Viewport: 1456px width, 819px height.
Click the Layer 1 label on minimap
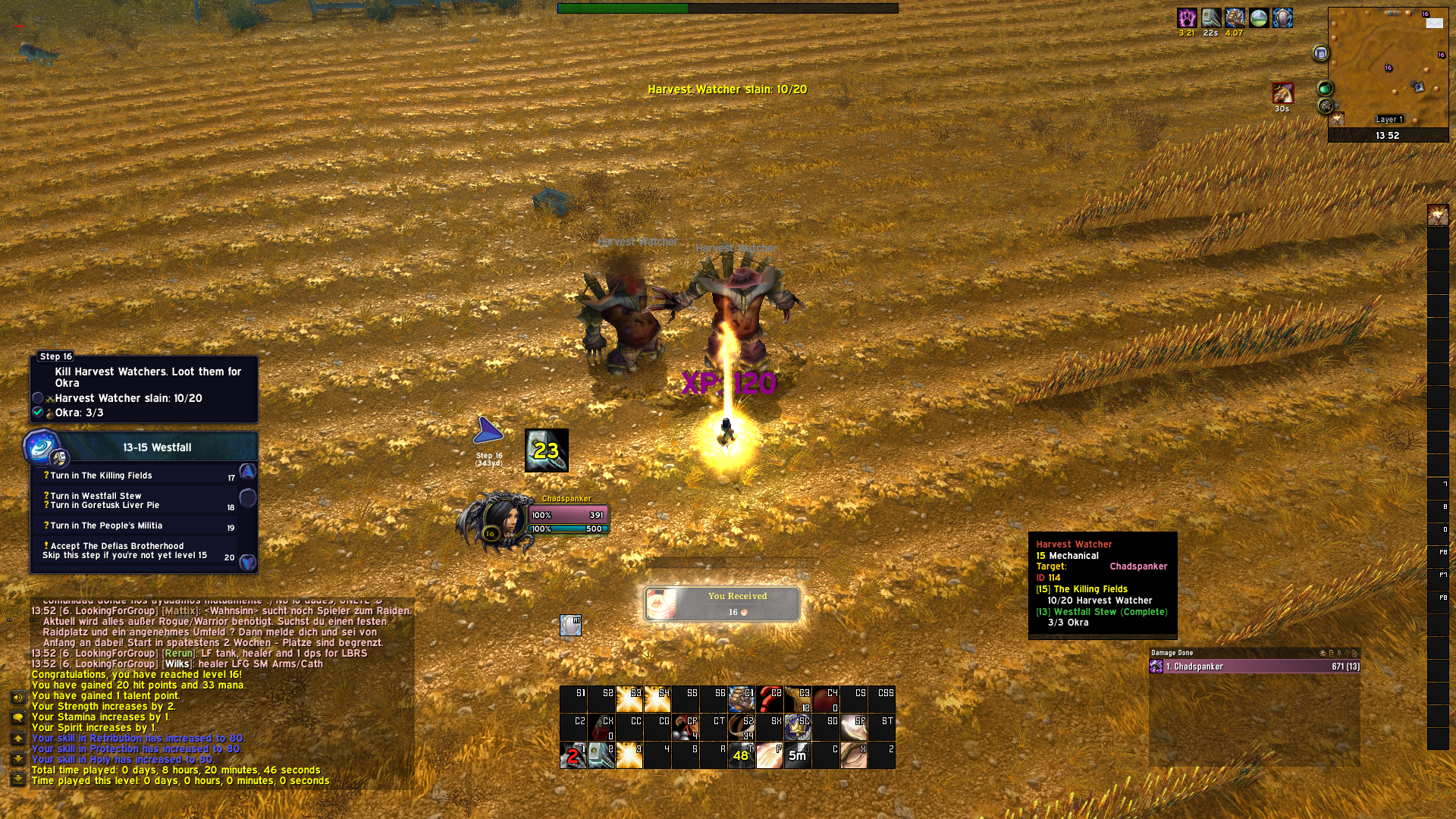(1389, 119)
